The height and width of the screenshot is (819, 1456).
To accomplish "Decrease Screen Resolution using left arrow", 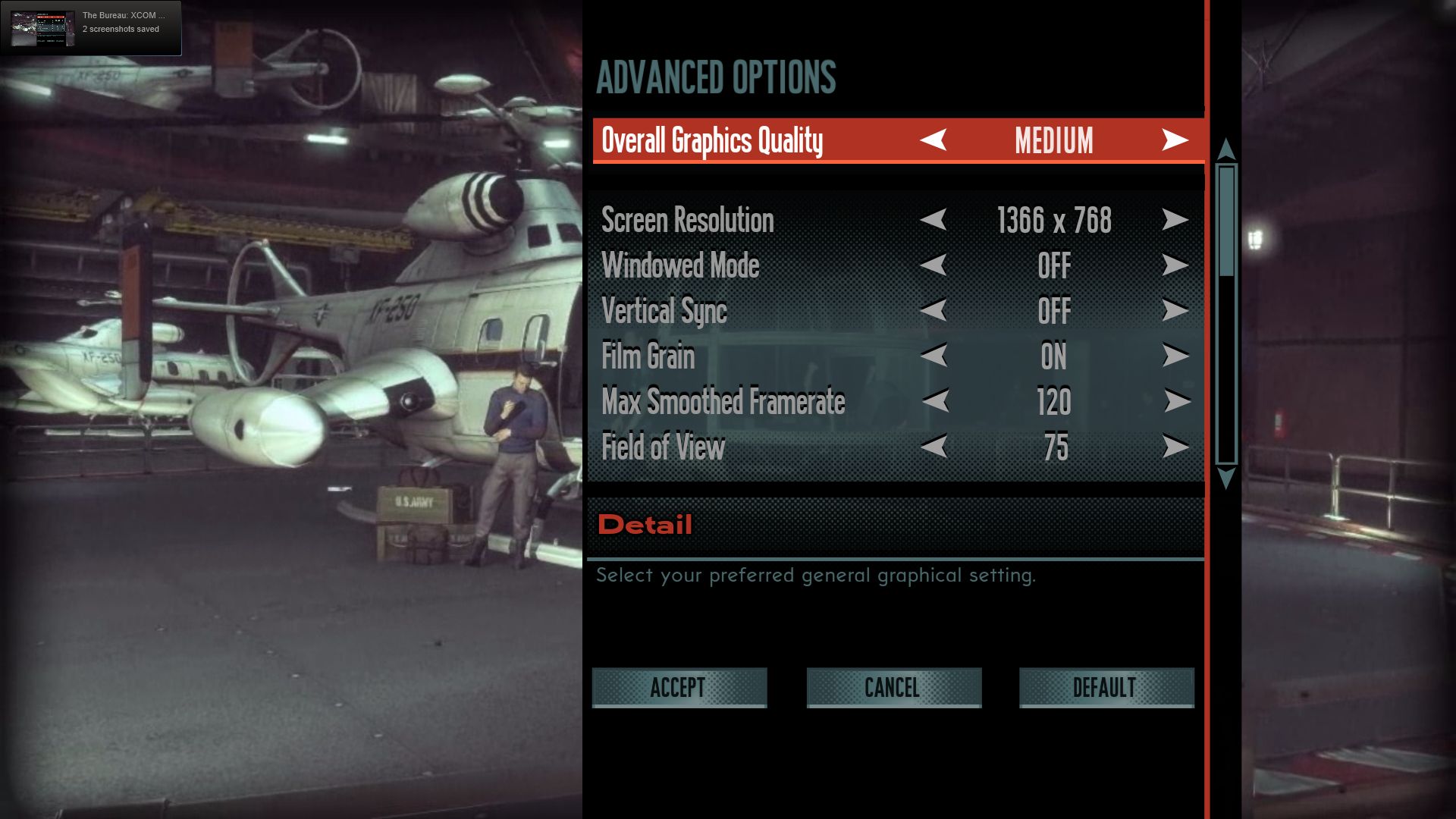I will click(934, 220).
